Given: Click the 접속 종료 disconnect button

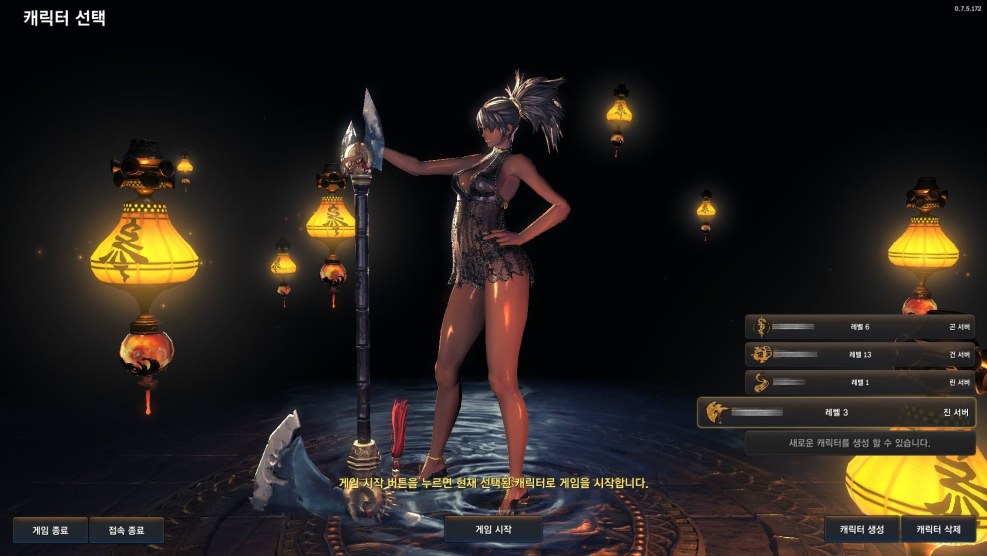Looking at the screenshot, I should coord(126,530).
